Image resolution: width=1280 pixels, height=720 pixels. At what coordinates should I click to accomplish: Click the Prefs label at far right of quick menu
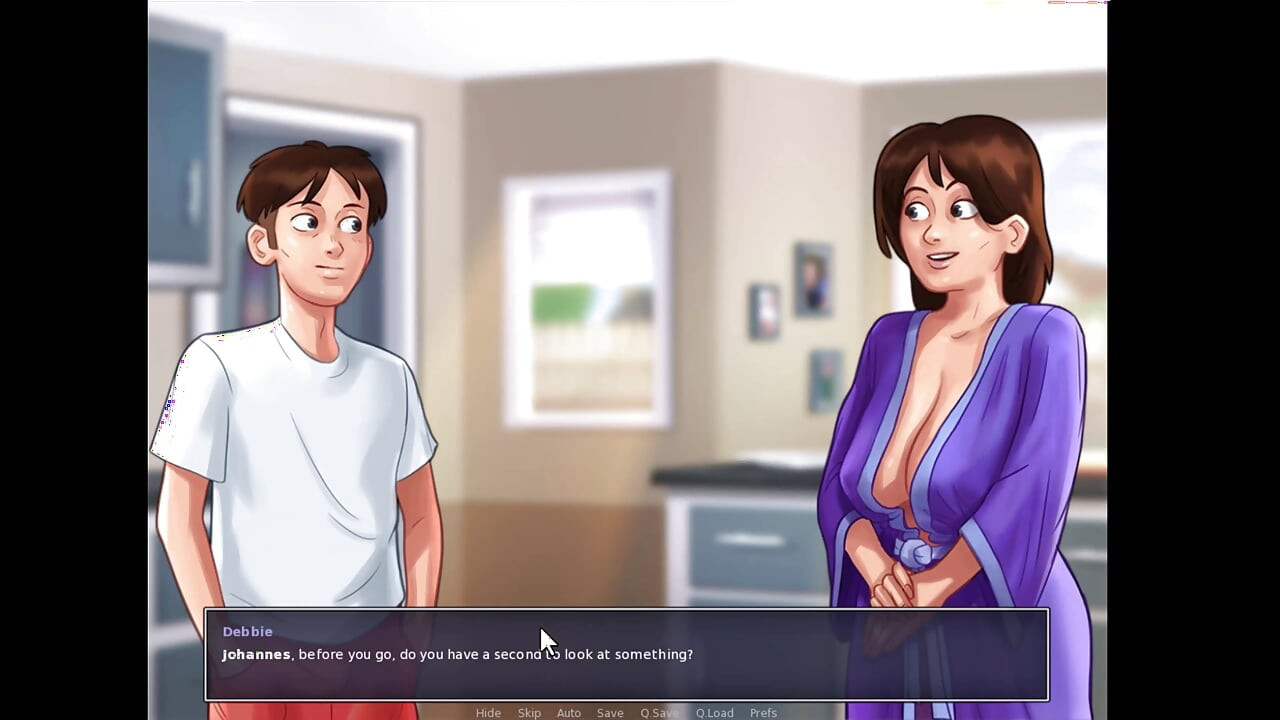click(763, 712)
